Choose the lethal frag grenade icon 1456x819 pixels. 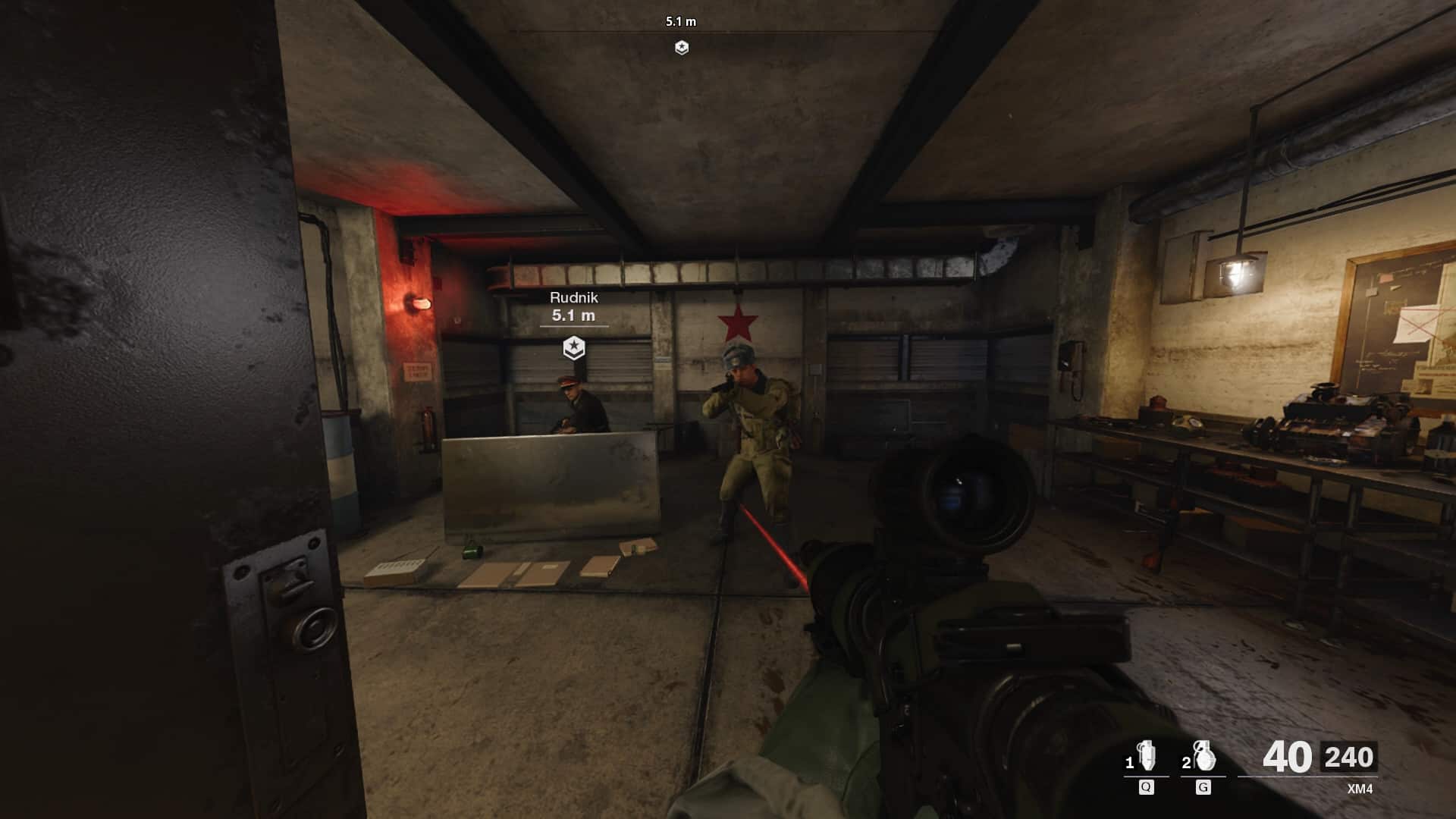(1203, 757)
